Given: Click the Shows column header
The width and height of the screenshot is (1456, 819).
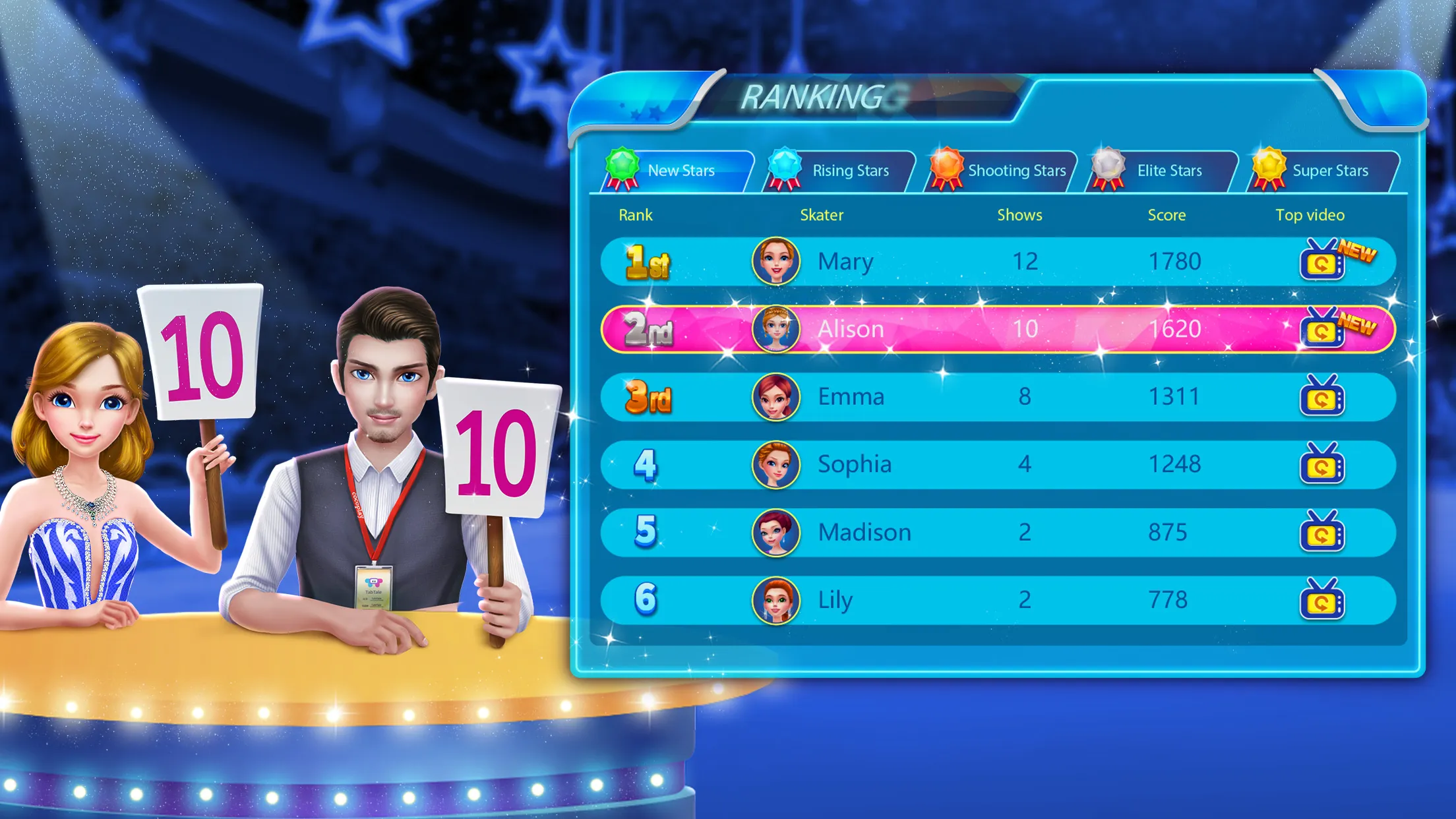Looking at the screenshot, I should (x=1019, y=214).
